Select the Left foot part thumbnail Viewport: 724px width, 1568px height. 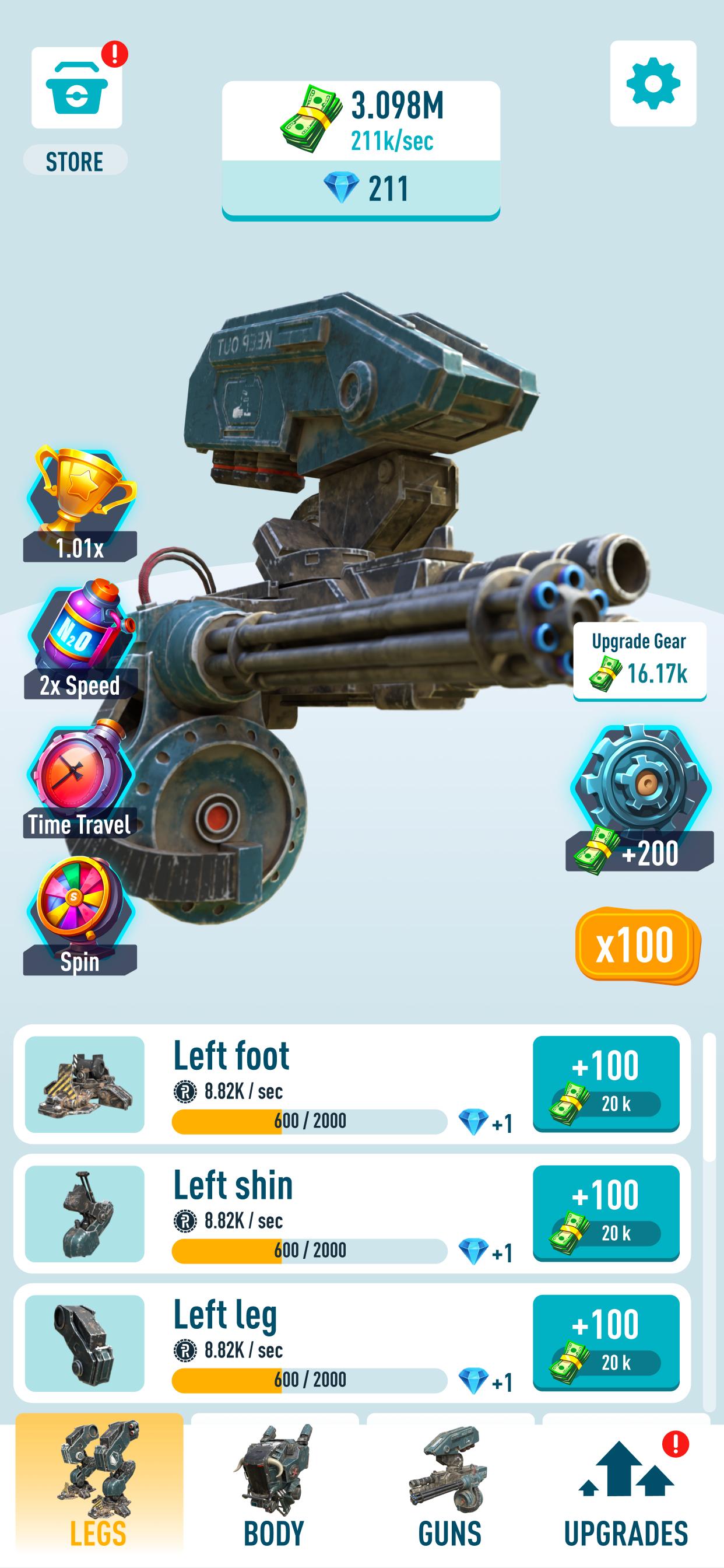pos(85,1084)
